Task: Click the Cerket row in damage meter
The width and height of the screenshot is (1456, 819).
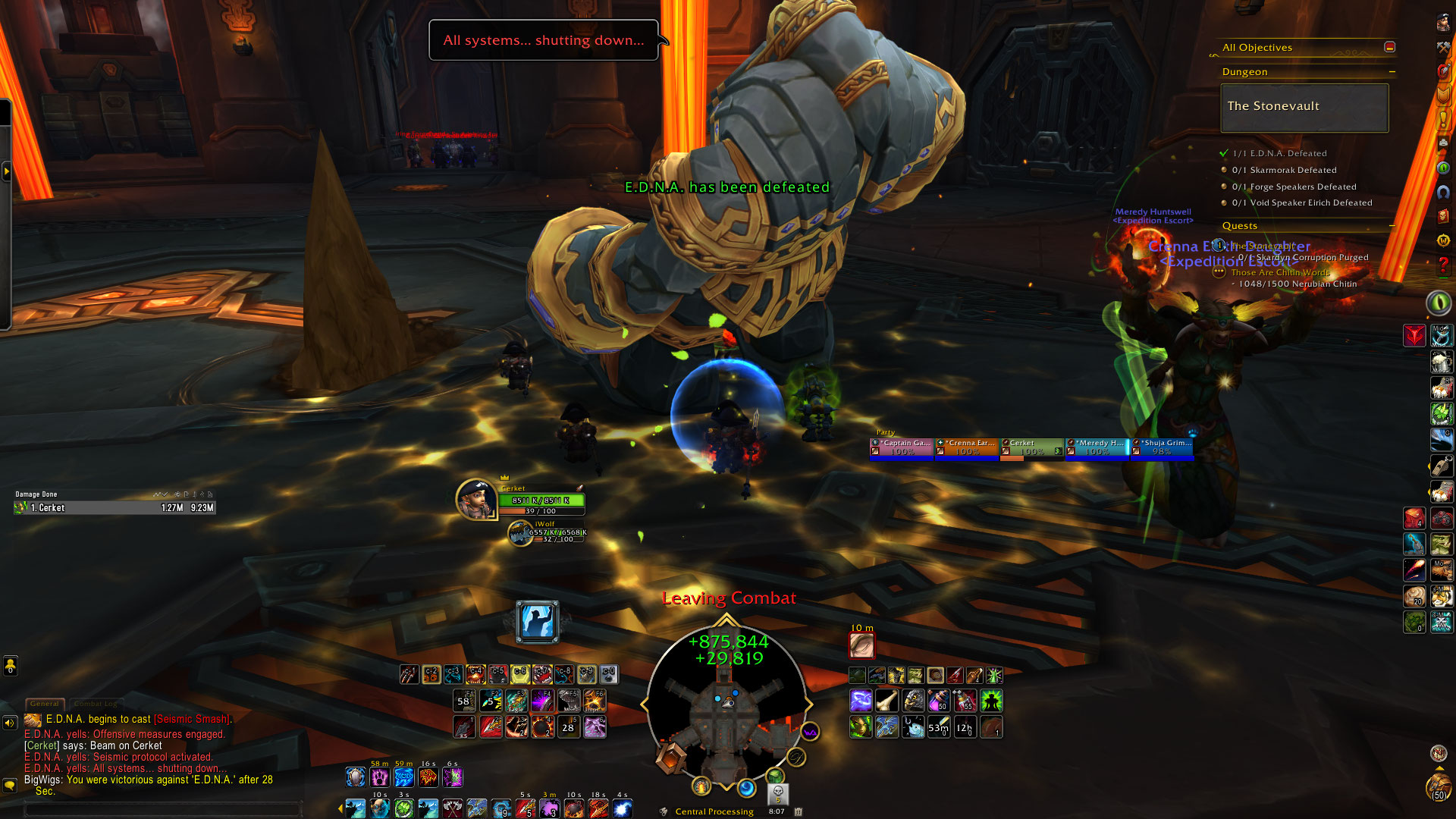Action: coord(115,508)
